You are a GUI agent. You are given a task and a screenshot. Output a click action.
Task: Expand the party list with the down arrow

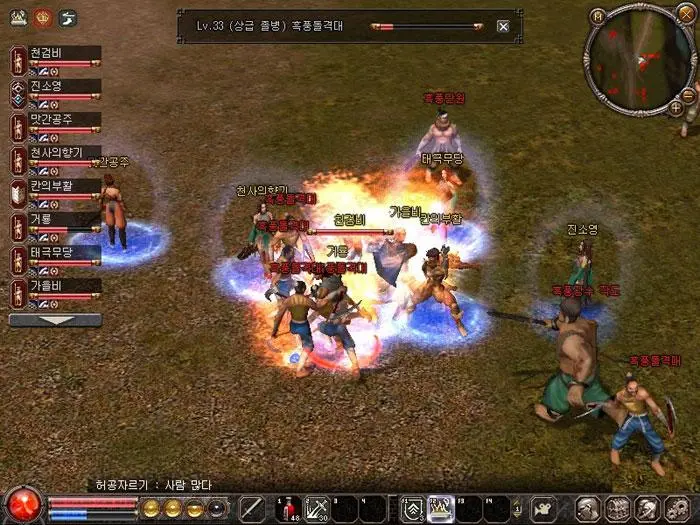[x=55, y=321]
